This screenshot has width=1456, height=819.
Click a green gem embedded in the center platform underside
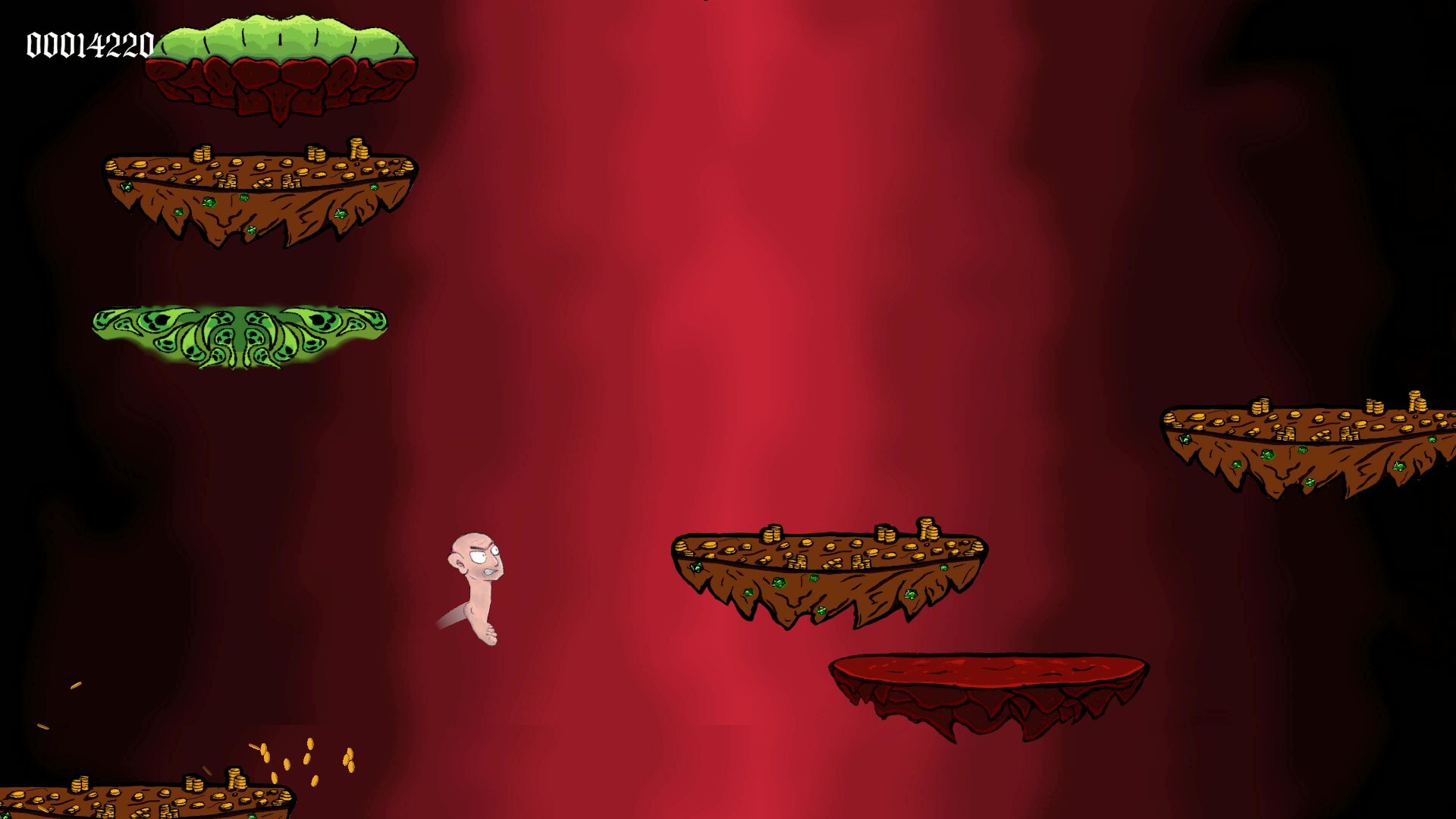click(x=779, y=583)
